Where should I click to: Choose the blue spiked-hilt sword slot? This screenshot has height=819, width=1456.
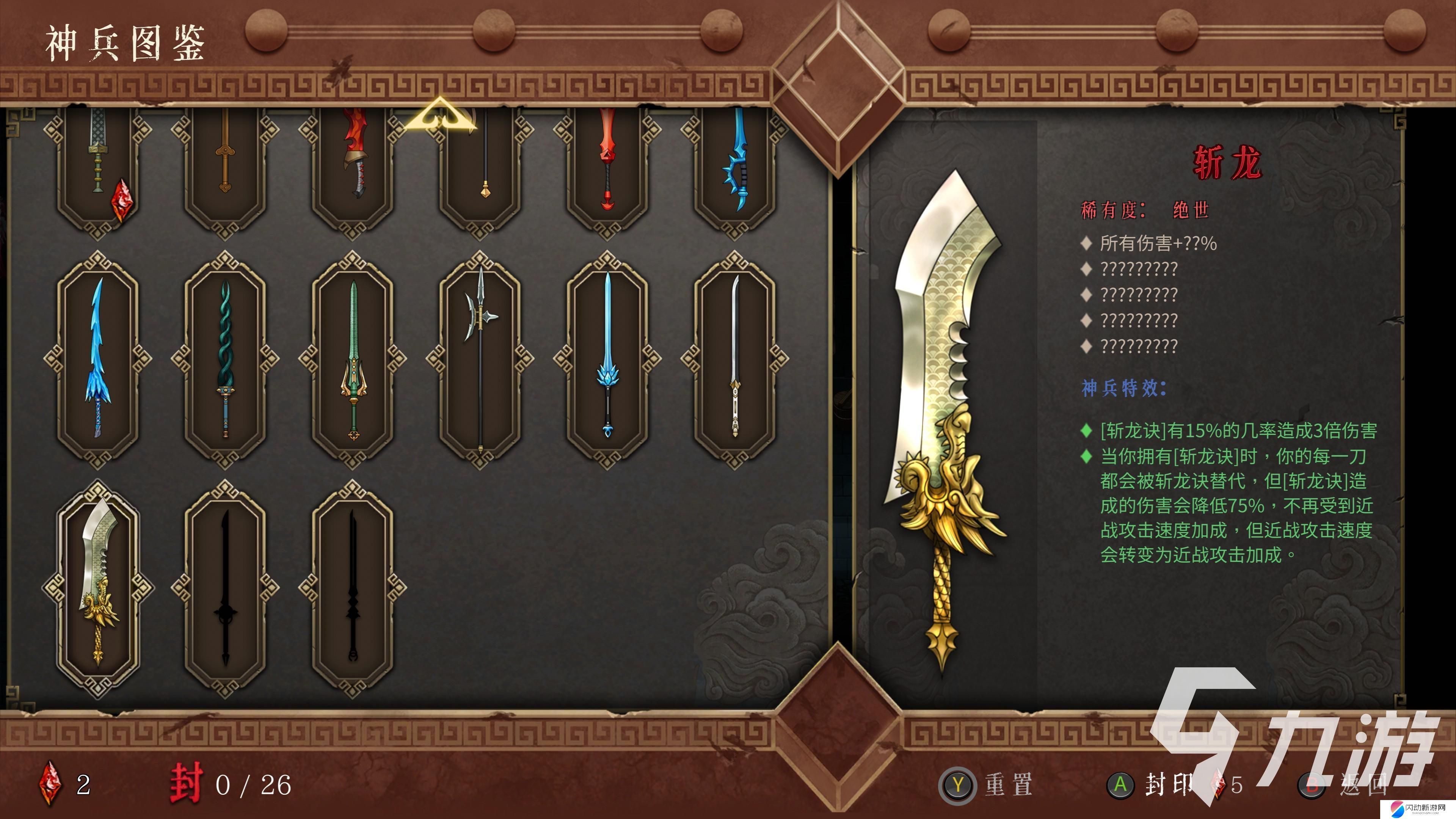tap(735, 164)
